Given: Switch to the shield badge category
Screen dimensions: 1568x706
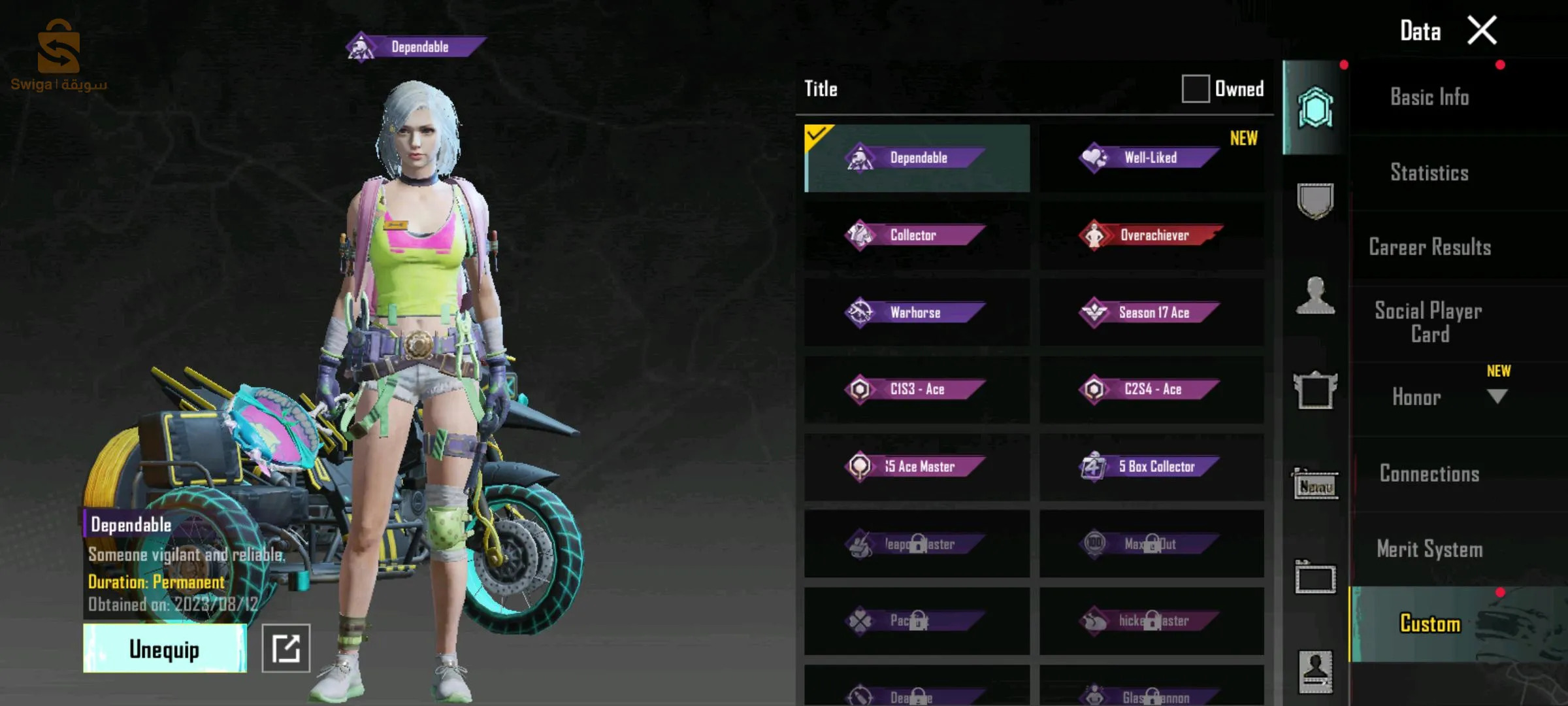Looking at the screenshot, I should point(1315,201).
